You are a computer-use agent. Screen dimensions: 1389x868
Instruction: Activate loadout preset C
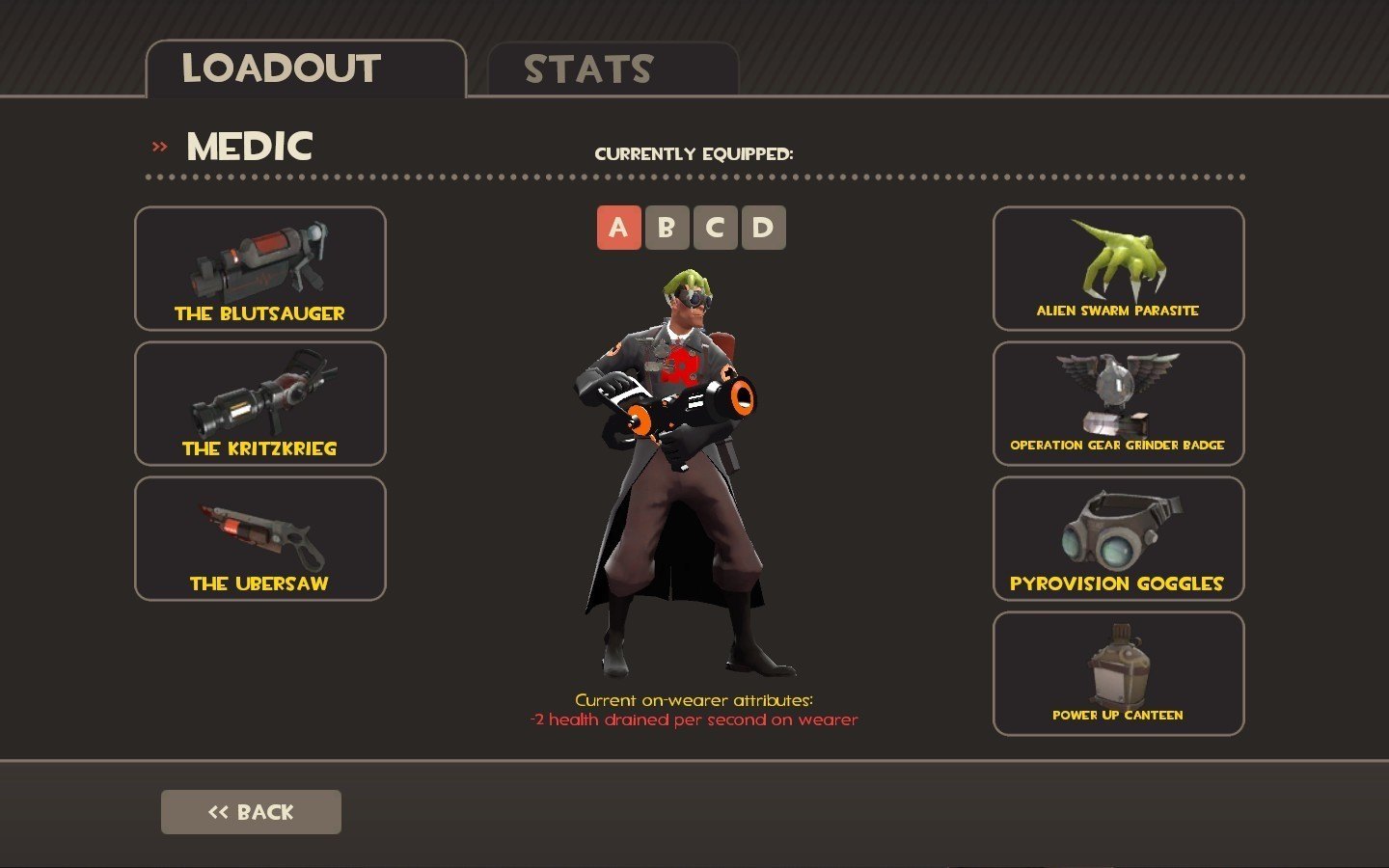(715, 228)
